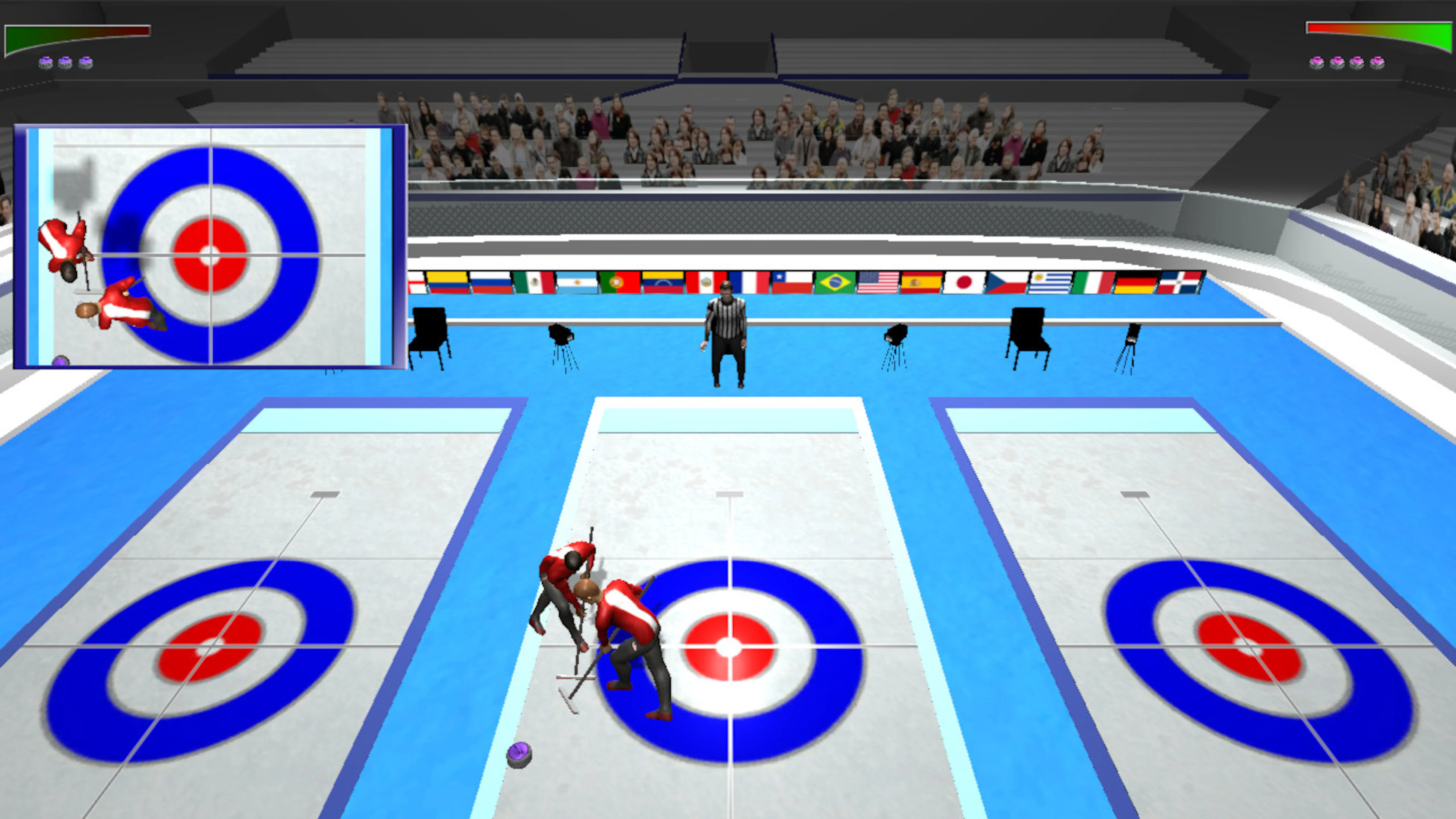Select the Brazil flag on the rink banner

[835, 282]
